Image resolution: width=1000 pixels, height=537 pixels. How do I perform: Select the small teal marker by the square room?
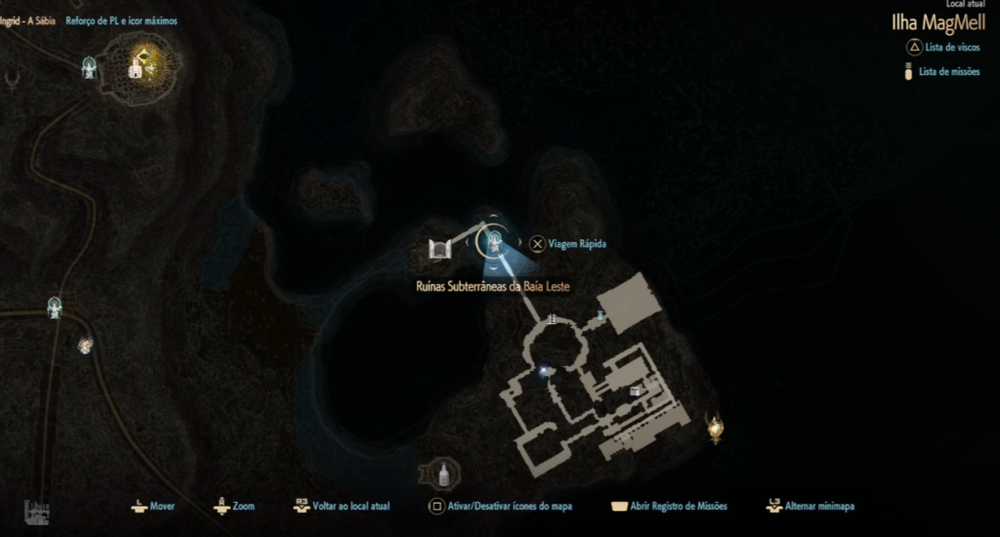pos(600,316)
